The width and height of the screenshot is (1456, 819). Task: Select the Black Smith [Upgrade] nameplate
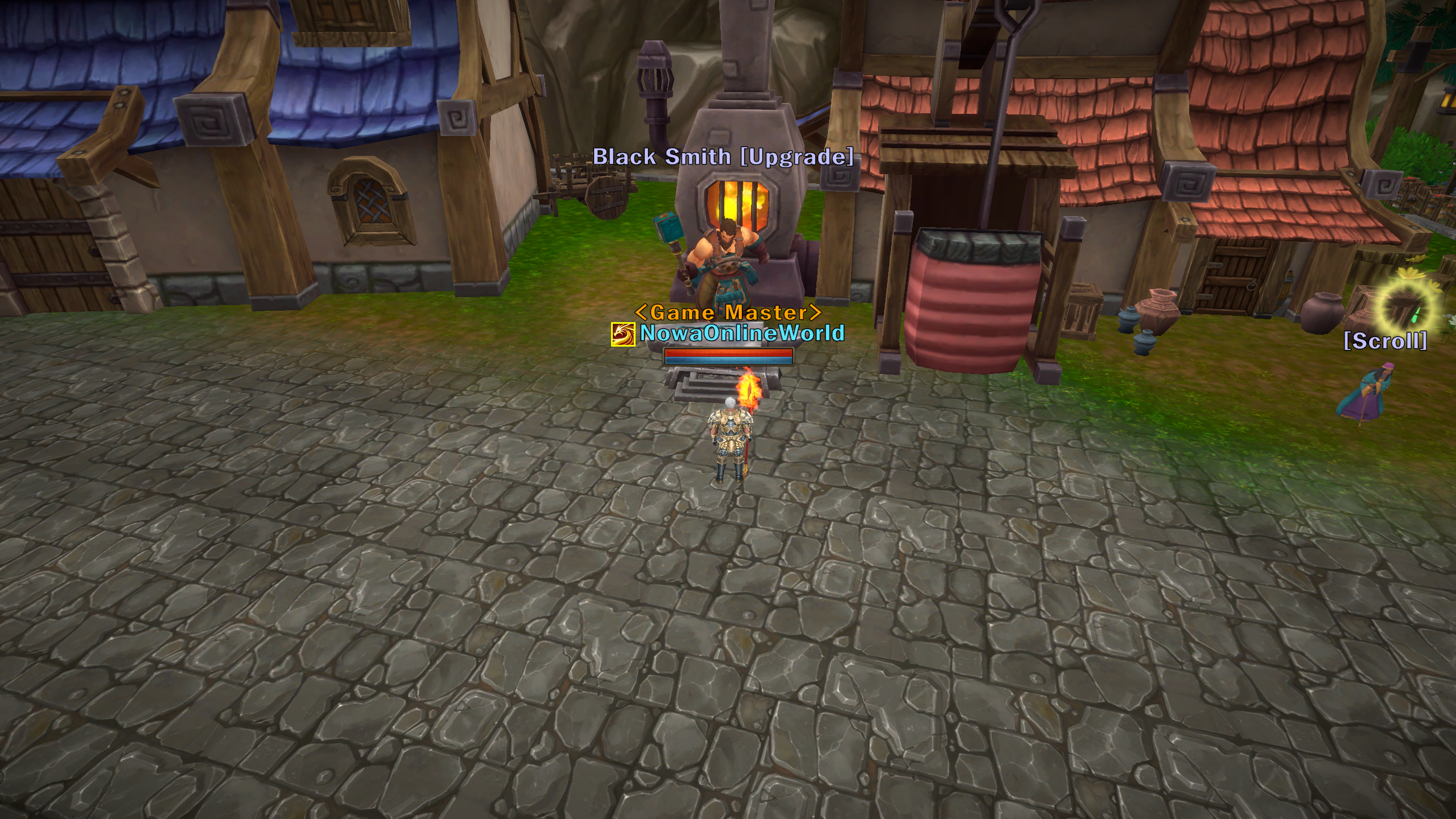(723, 157)
